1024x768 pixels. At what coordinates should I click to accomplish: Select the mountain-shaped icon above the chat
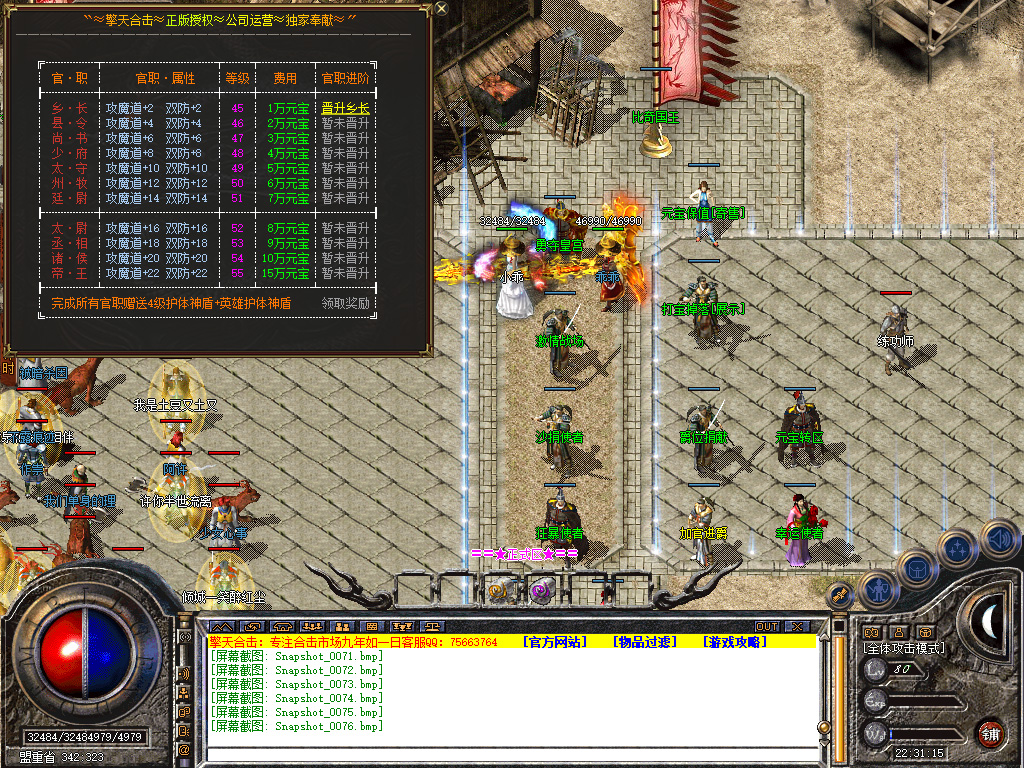(x=220, y=627)
